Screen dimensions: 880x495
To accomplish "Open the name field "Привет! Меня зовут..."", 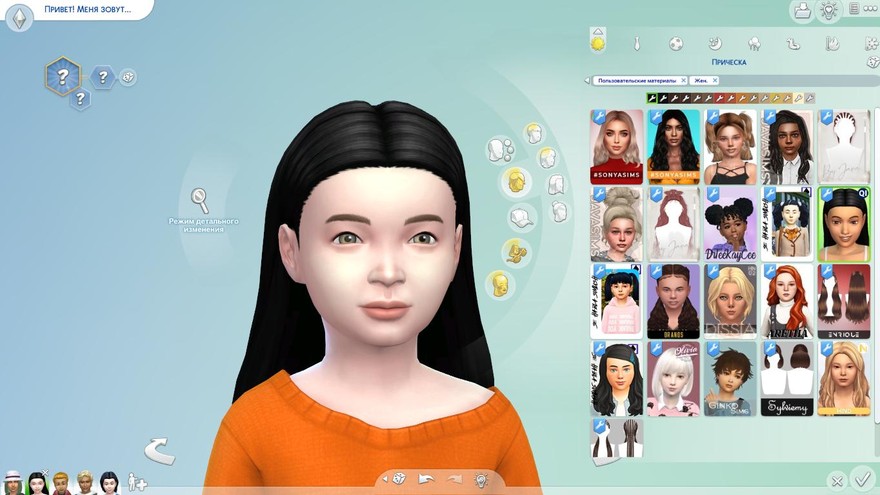I will (90, 10).
